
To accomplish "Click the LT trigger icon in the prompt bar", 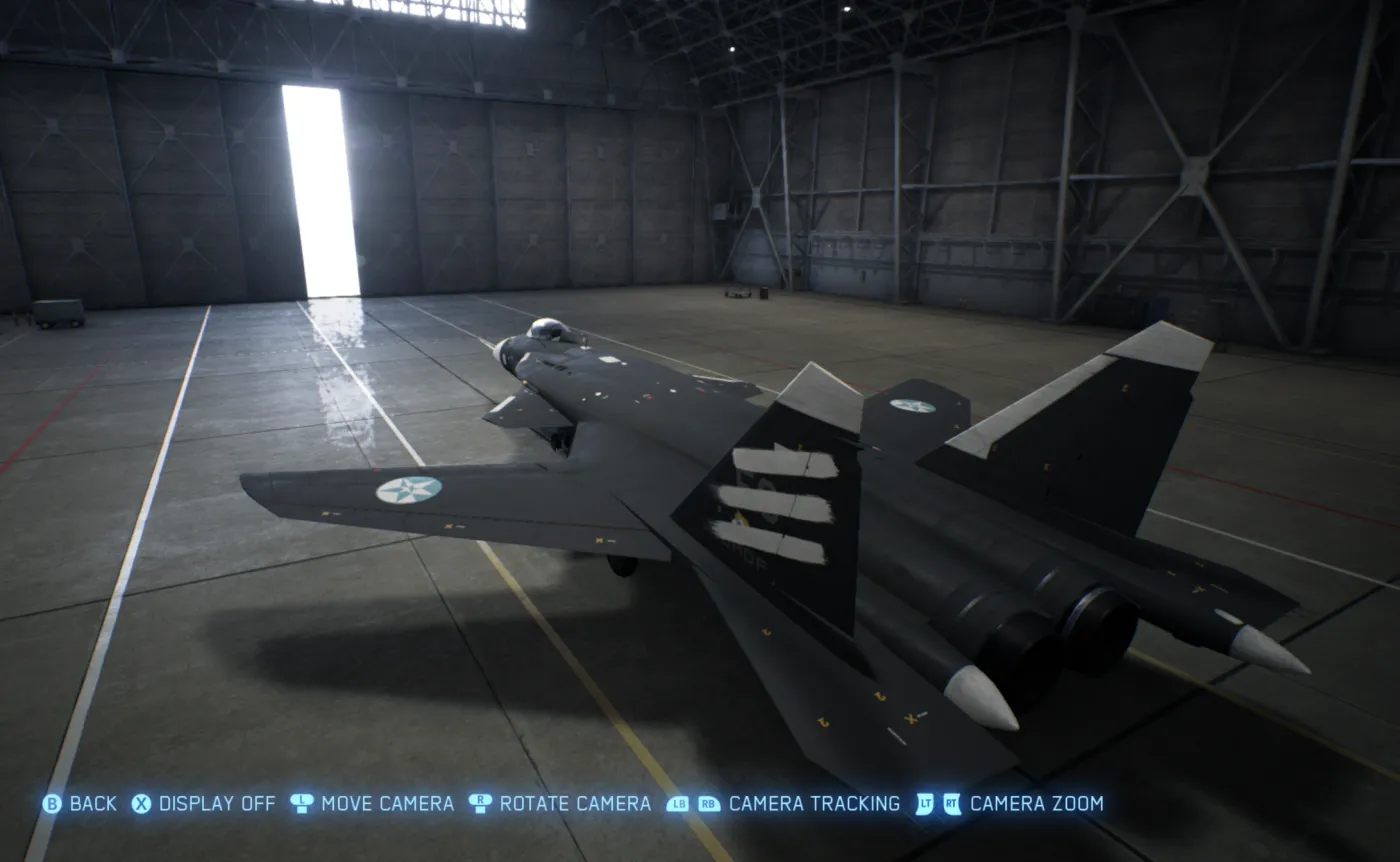I will tap(925, 803).
